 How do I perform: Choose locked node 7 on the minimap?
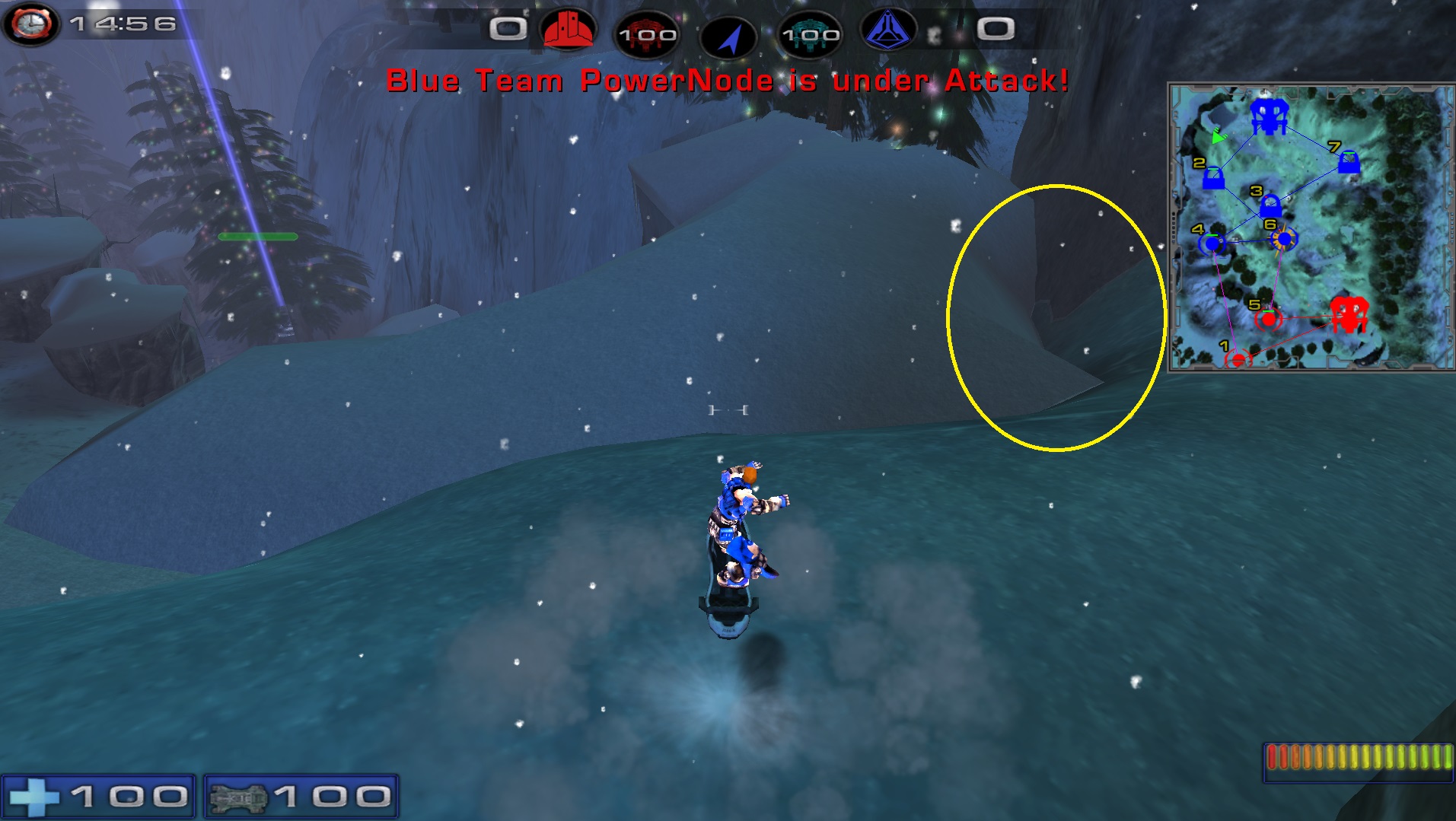(1349, 162)
